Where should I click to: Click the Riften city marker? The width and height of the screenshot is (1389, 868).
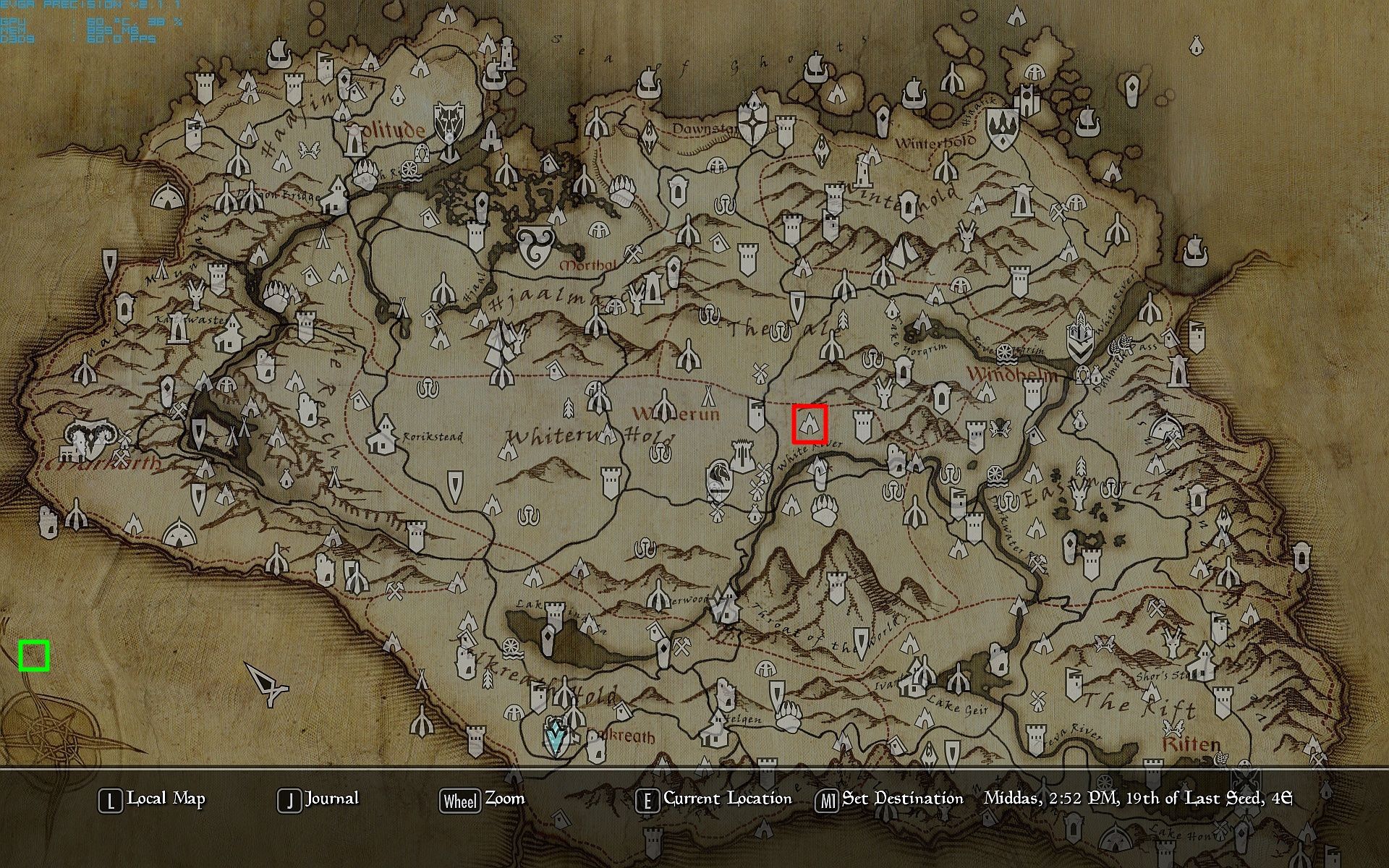tap(1173, 728)
